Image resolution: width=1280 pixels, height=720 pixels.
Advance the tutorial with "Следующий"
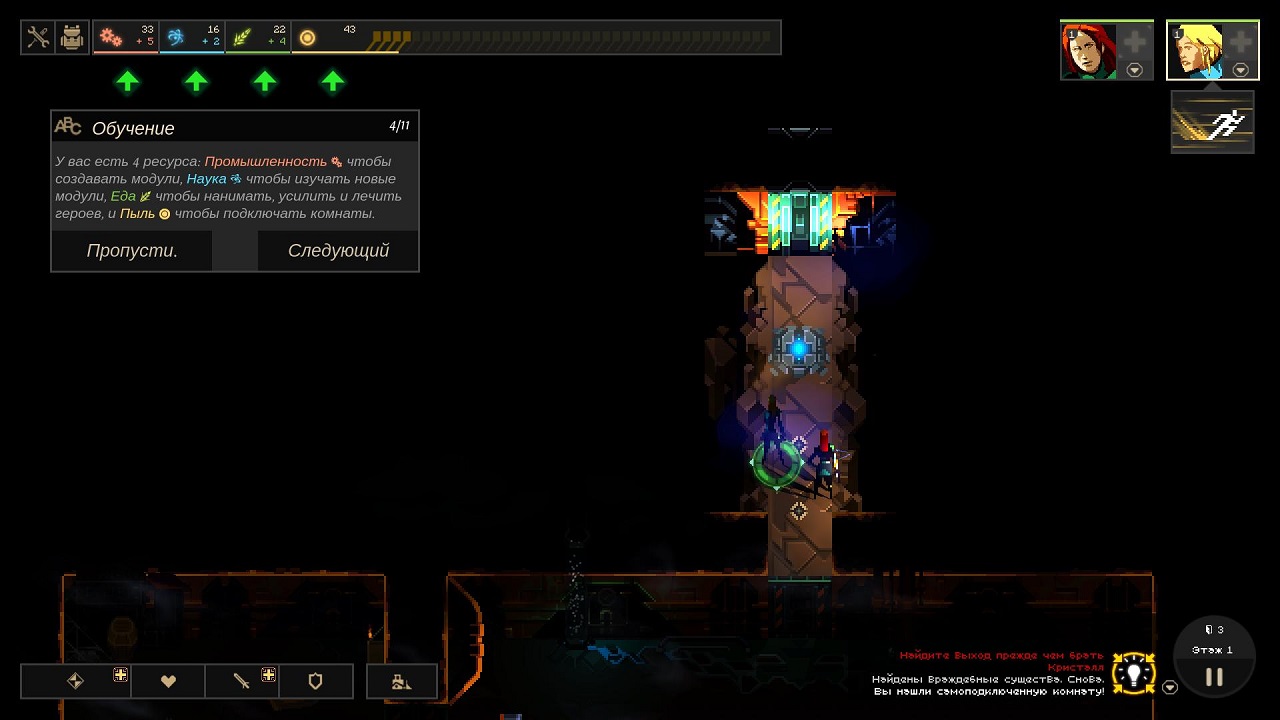coord(338,251)
